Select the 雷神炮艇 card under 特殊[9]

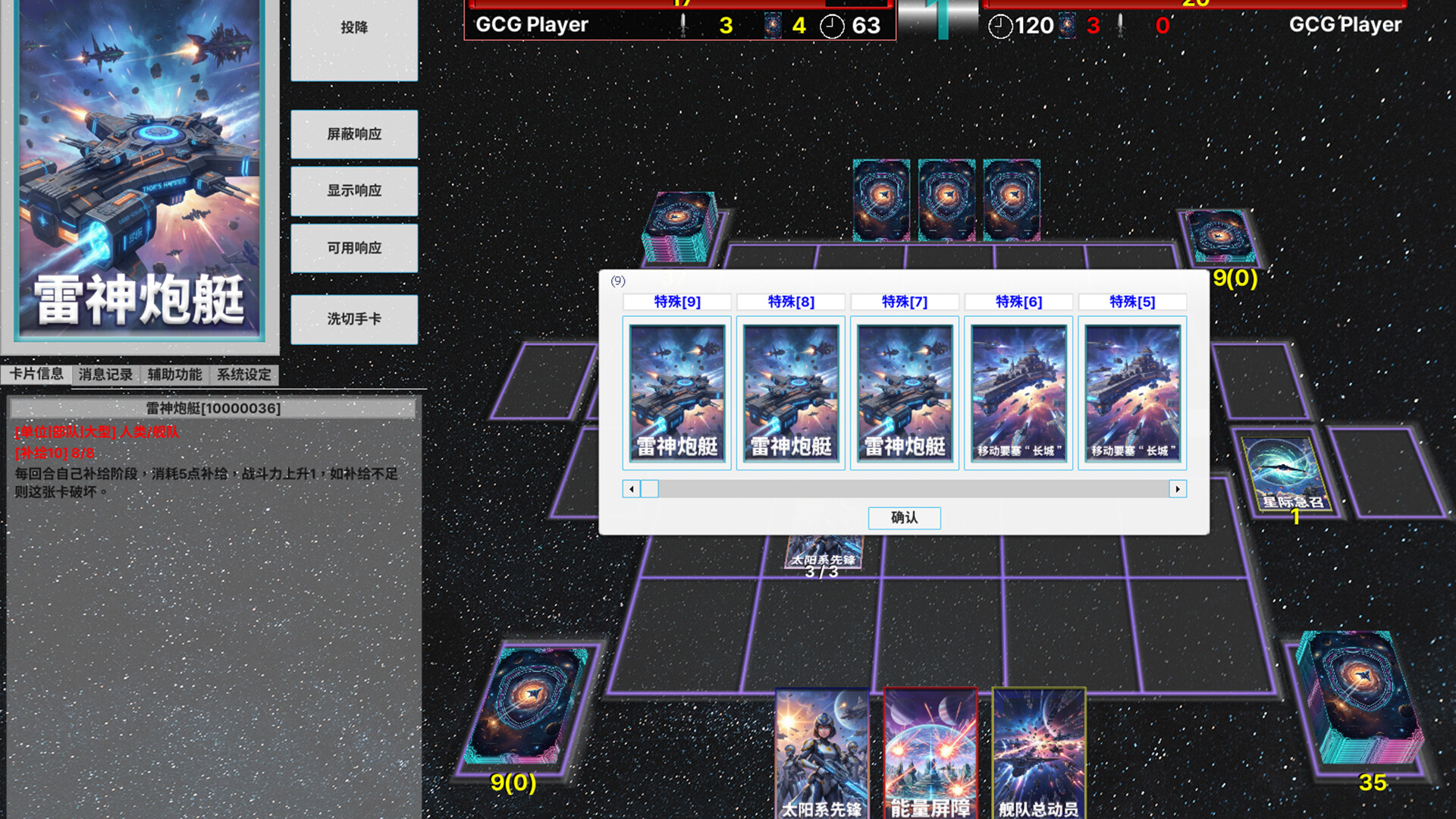pyautogui.click(x=677, y=392)
